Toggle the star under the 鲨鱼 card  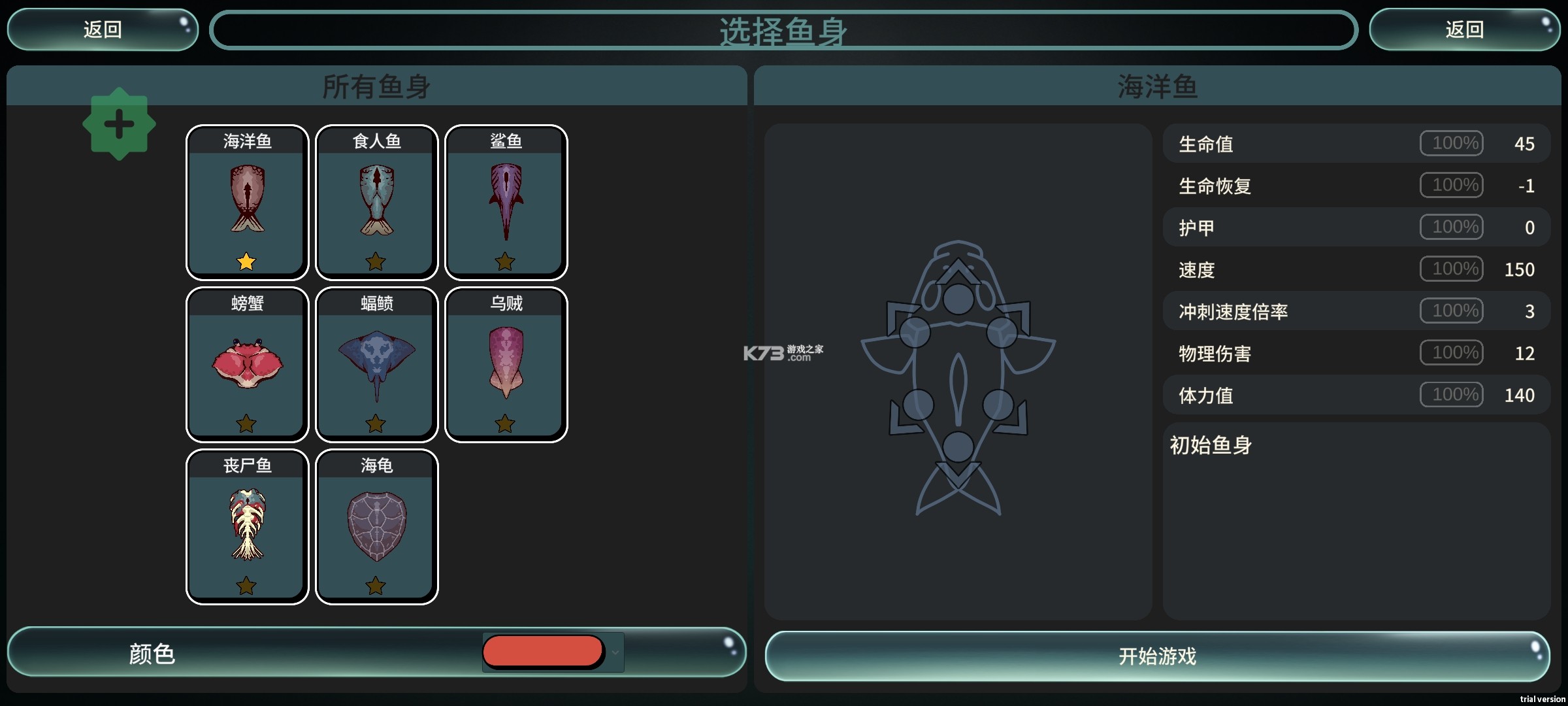pyautogui.click(x=505, y=261)
